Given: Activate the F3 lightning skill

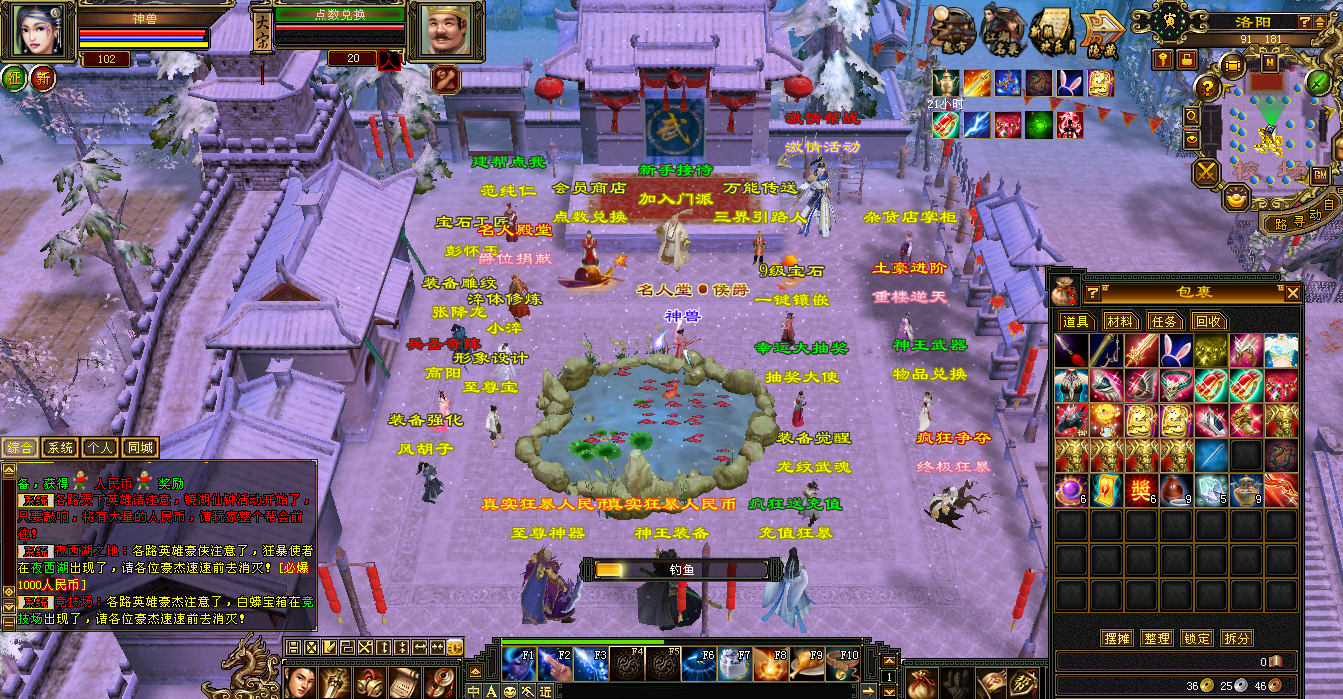Looking at the screenshot, I should [591, 664].
